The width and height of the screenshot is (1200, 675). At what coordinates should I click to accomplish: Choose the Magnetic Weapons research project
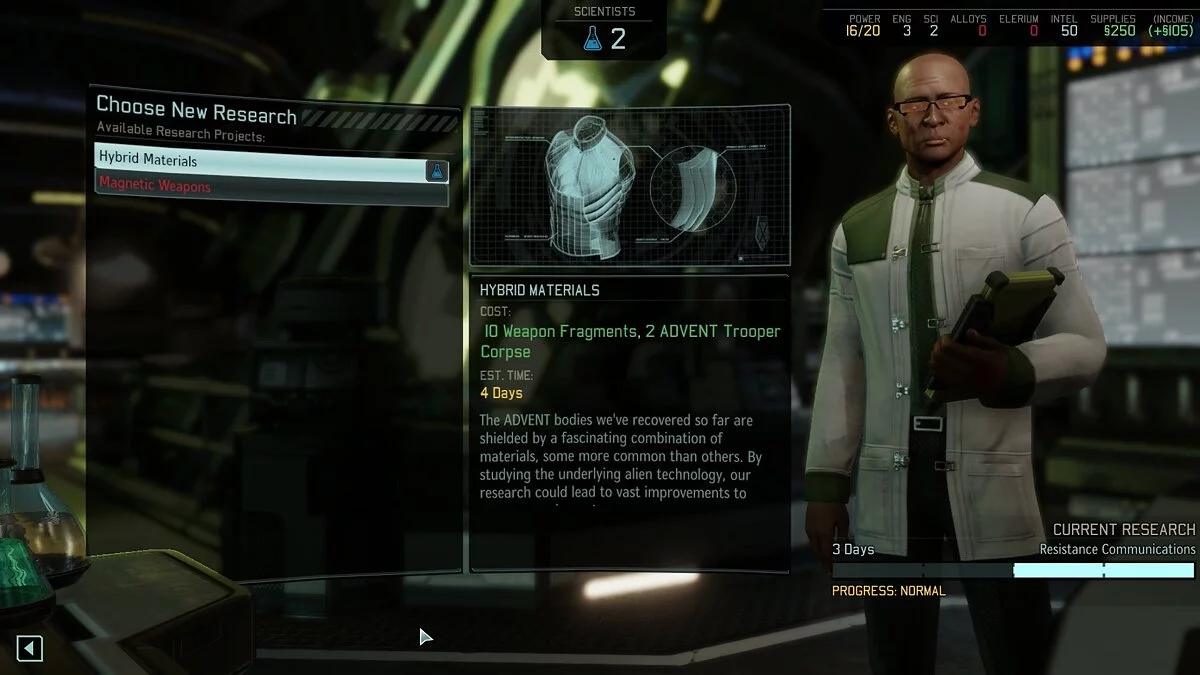260,186
